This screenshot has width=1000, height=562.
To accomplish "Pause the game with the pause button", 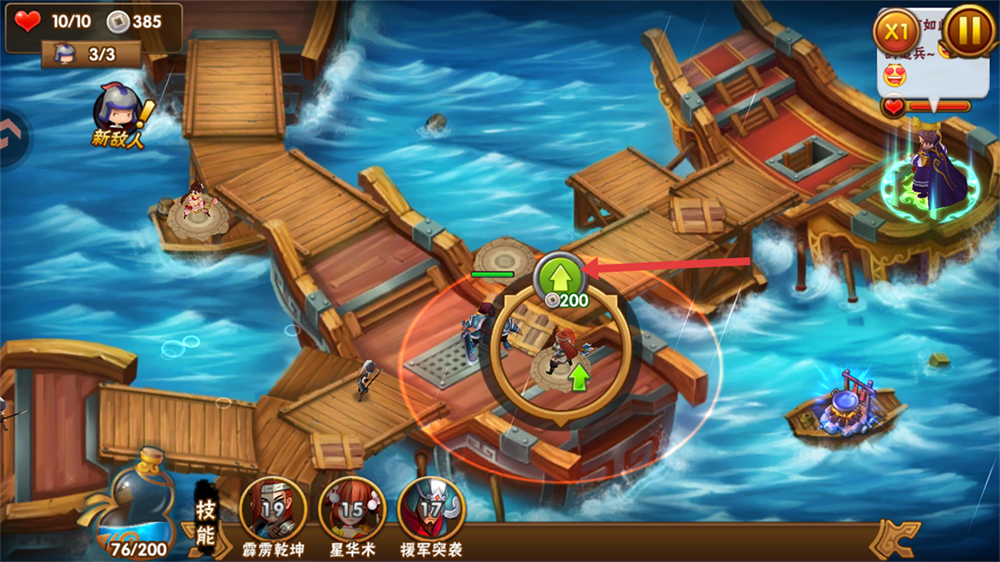I will tap(968, 31).
